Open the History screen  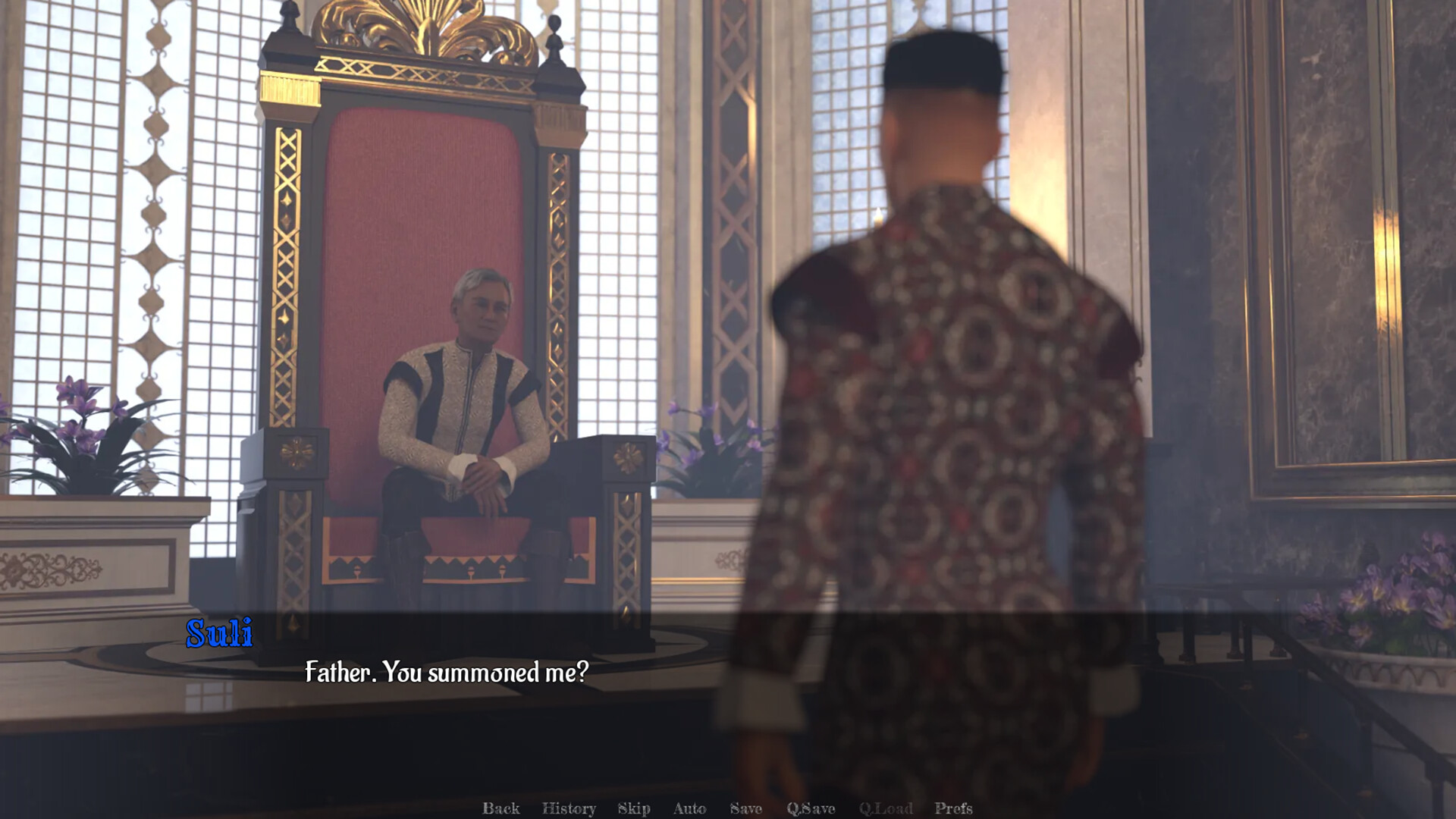(x=570, y=808)
